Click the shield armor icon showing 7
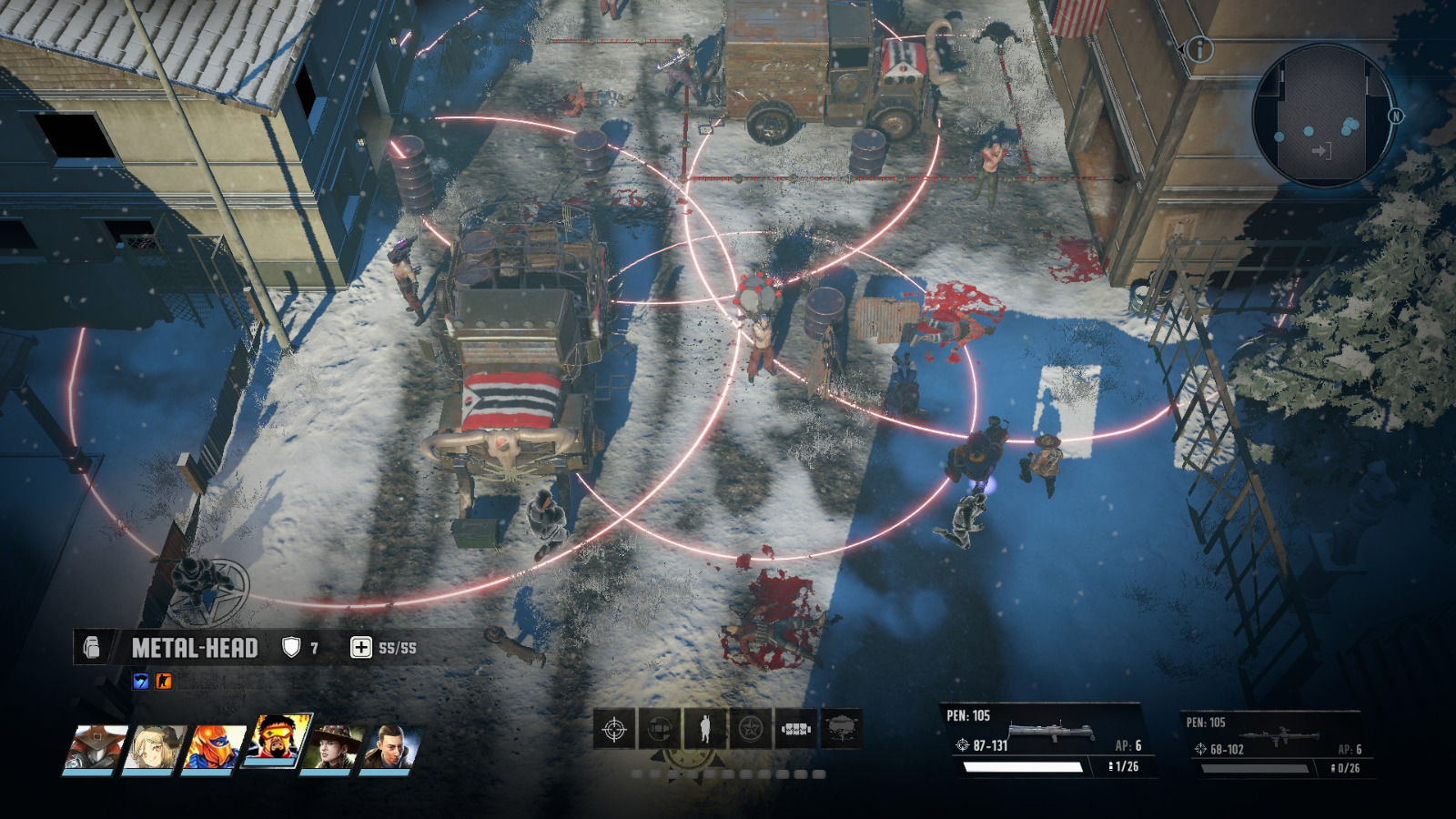The width and height of the screenshot is (1456, 819). click(289, 646)
